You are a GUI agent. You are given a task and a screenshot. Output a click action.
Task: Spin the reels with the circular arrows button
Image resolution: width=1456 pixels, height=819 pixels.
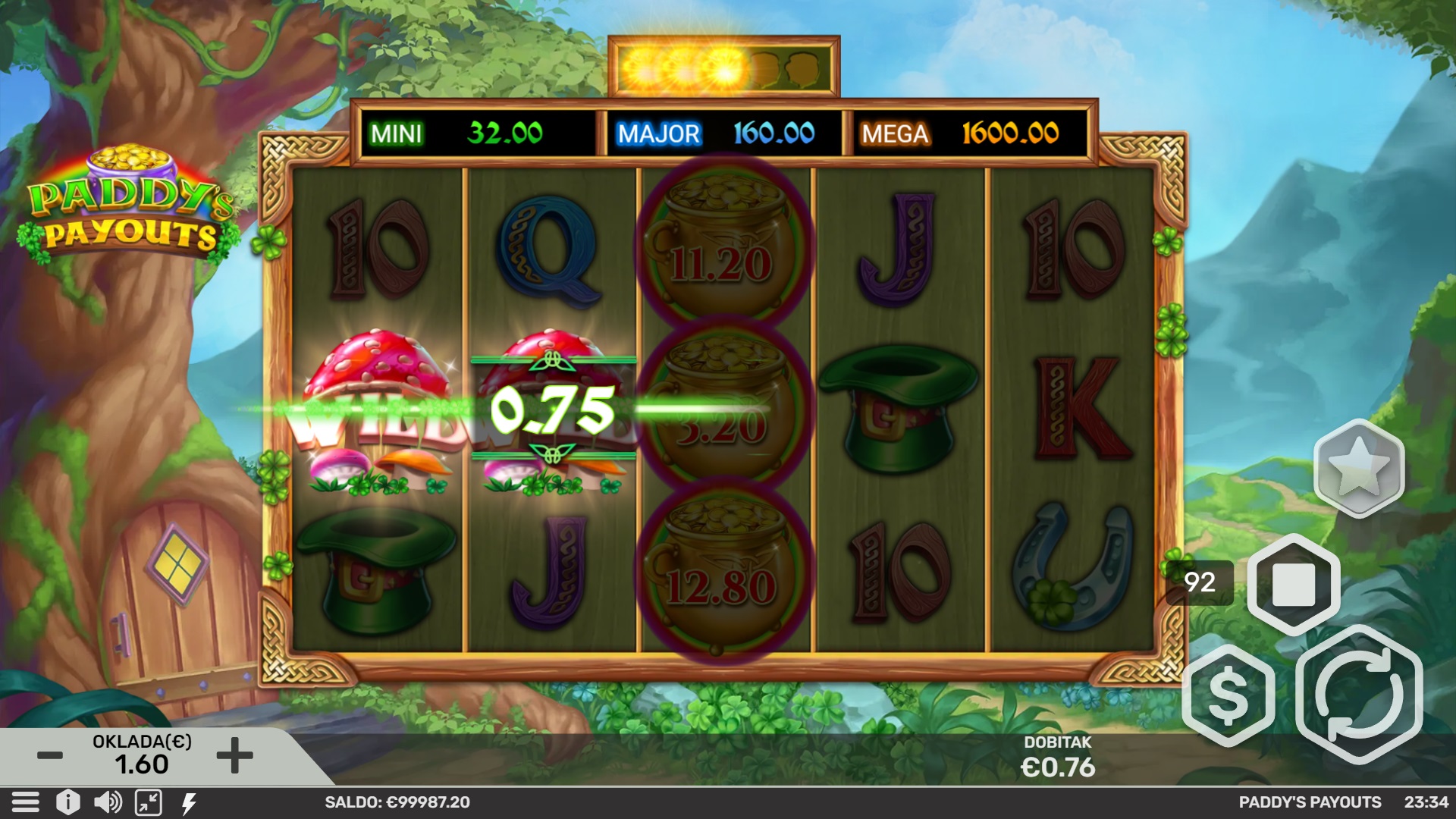tap(1359, 695)
